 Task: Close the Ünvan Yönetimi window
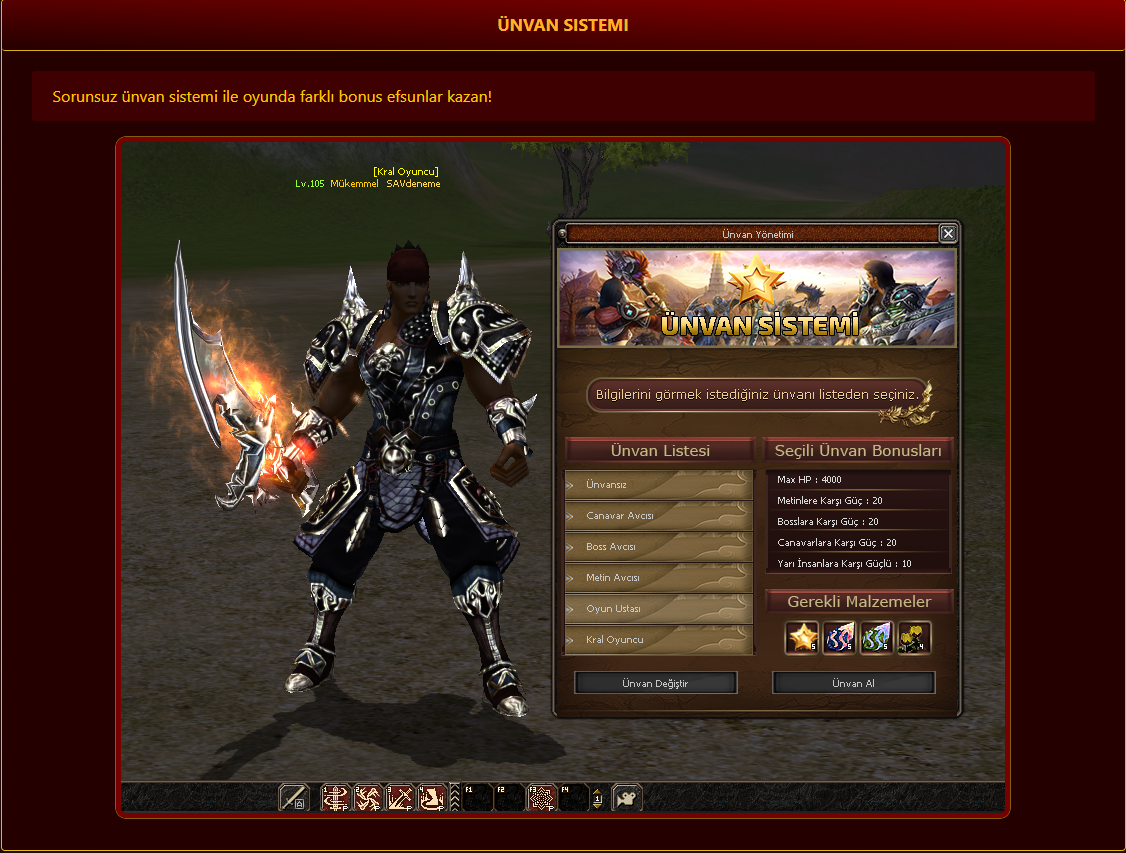coord(948,234)
